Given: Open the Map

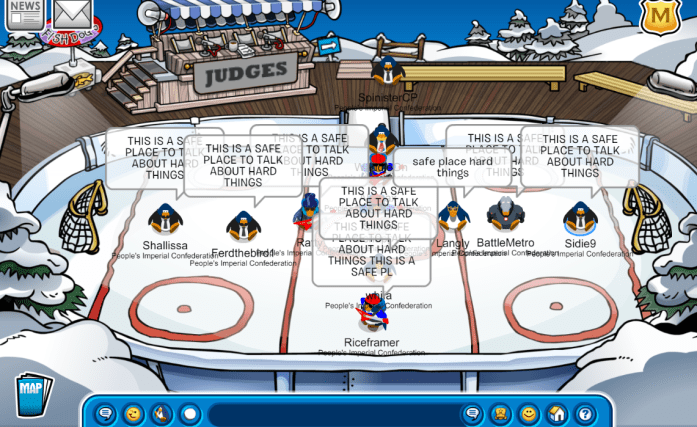Looking at the screenshot, I should [x=32, y=394].
